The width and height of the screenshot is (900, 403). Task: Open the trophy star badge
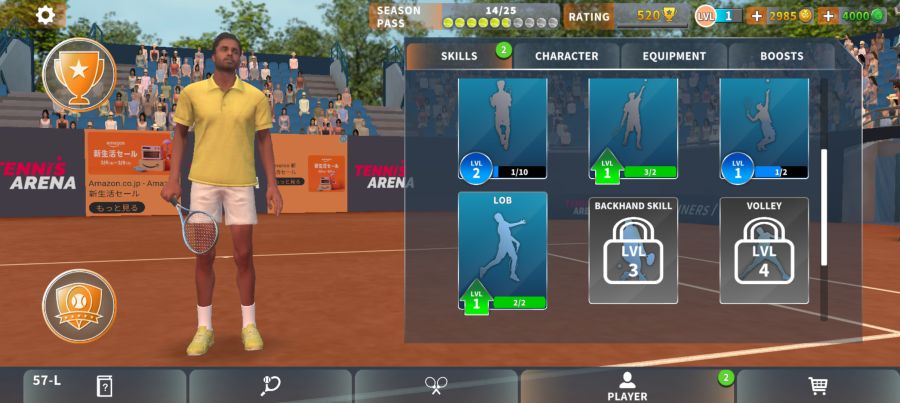[78, 73]
